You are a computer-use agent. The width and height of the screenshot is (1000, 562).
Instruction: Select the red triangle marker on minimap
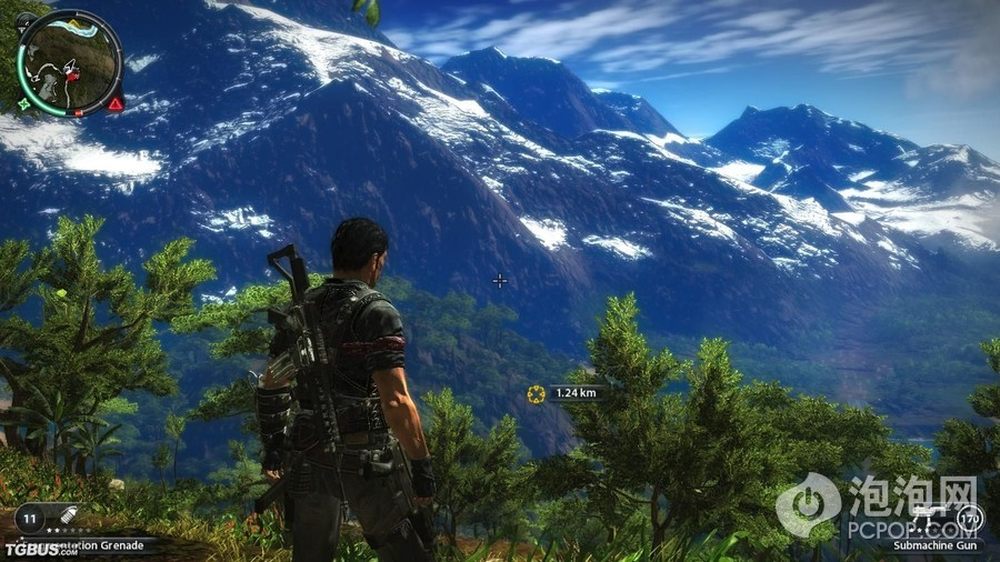click(x=116, y=103)
